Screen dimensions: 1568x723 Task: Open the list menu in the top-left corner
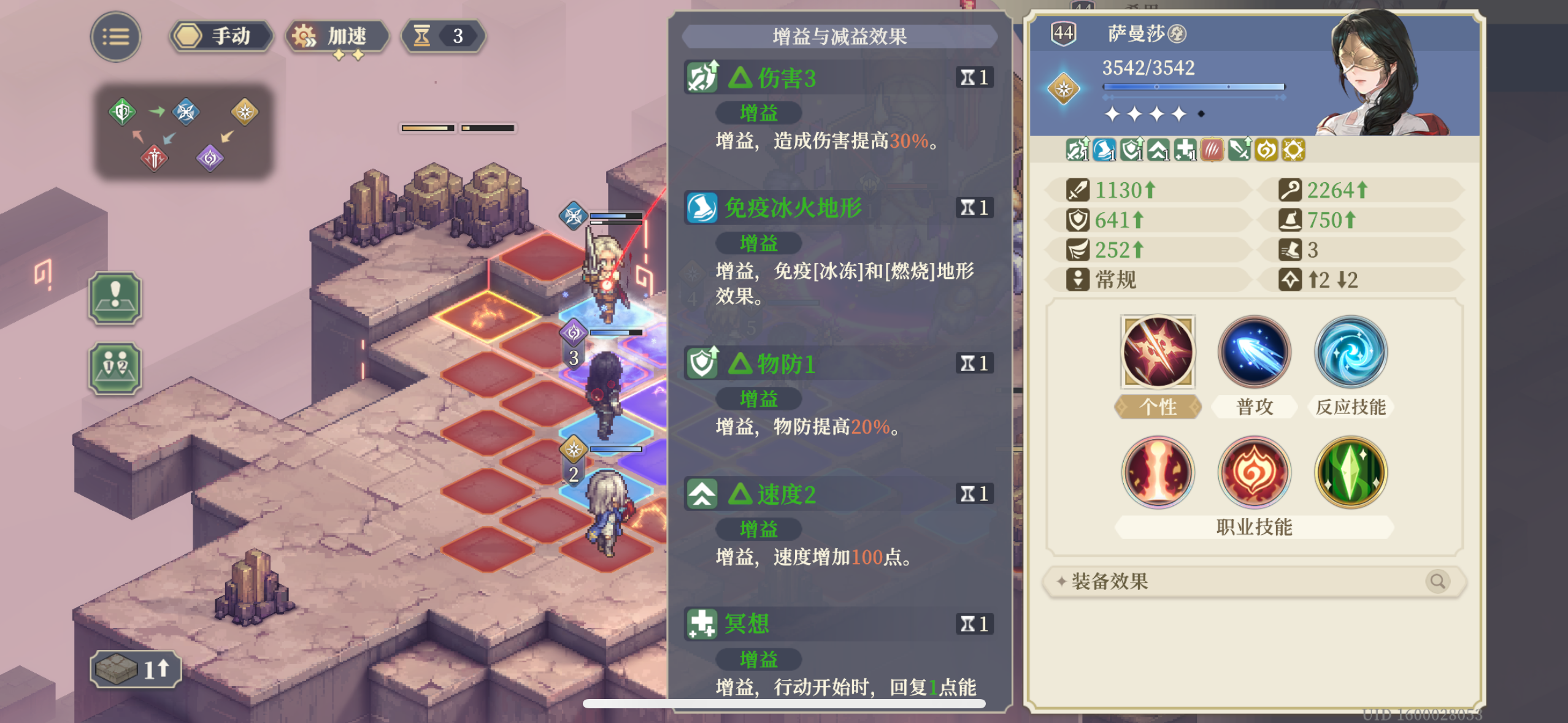coord(115,36)
